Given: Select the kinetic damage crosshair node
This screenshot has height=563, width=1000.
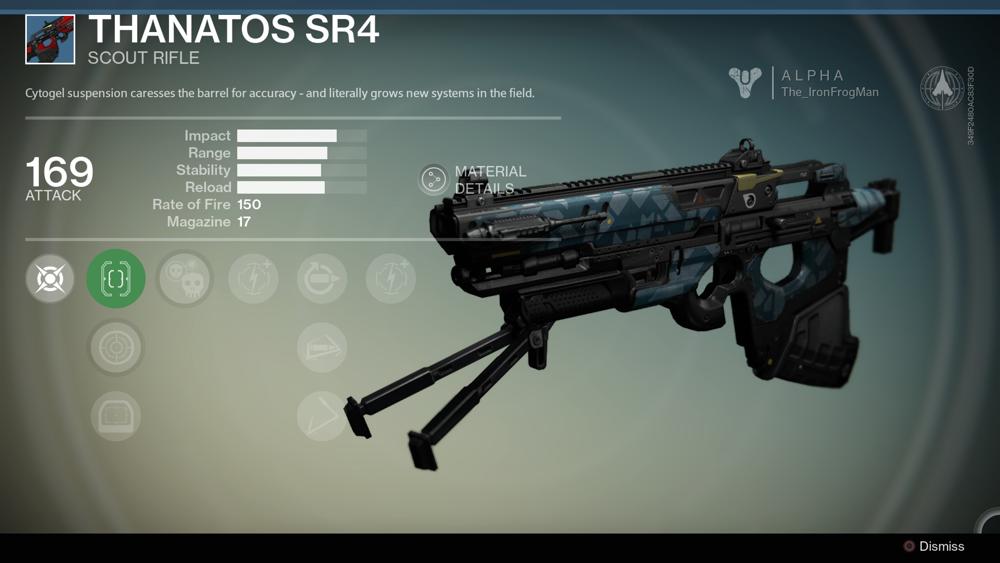Looking at the screenshot, I should point(50,278).
